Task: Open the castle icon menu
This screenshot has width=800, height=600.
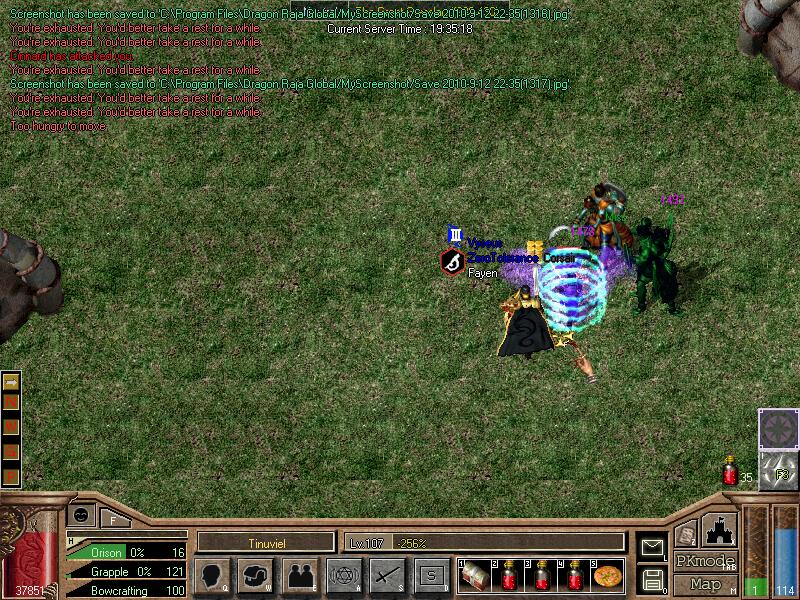Action: pos(721,528)
